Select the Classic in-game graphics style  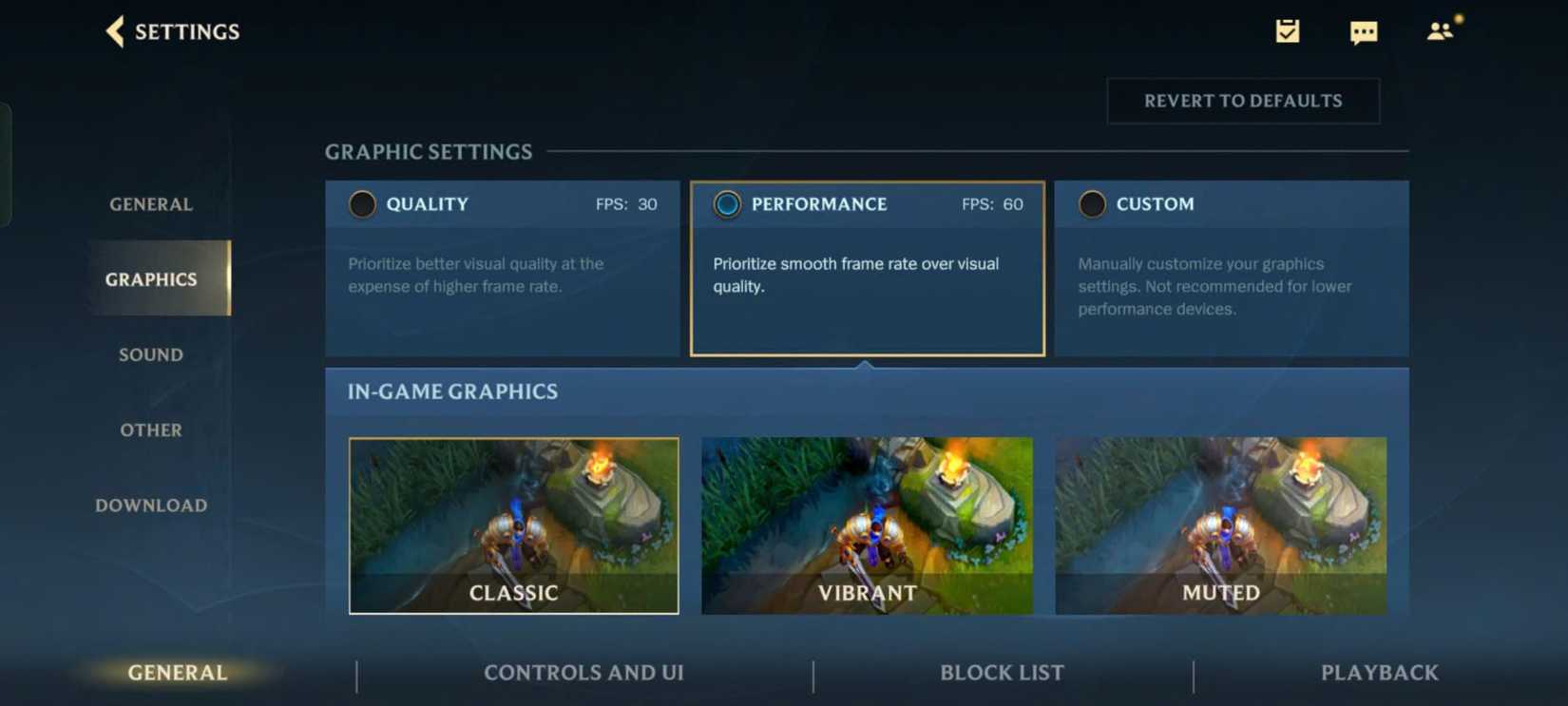513,525
